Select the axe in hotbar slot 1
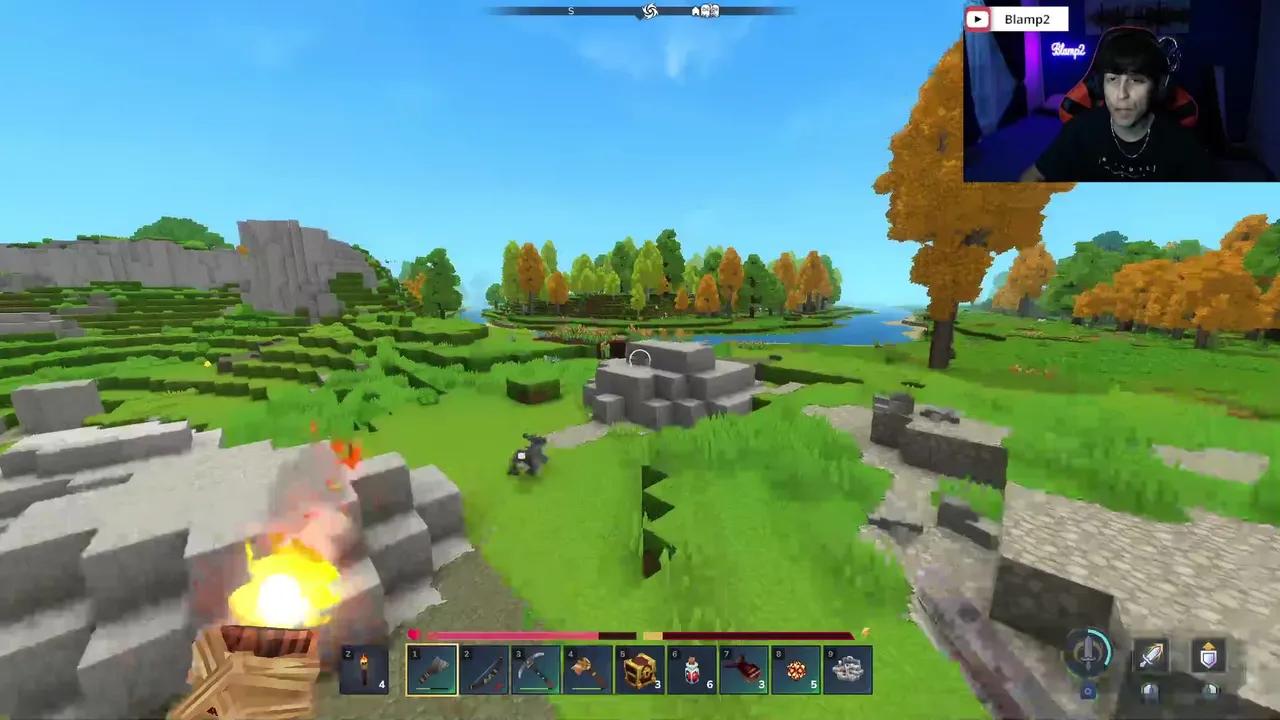This screenshot has width=1280, height=720. click(x=432, y=670)
